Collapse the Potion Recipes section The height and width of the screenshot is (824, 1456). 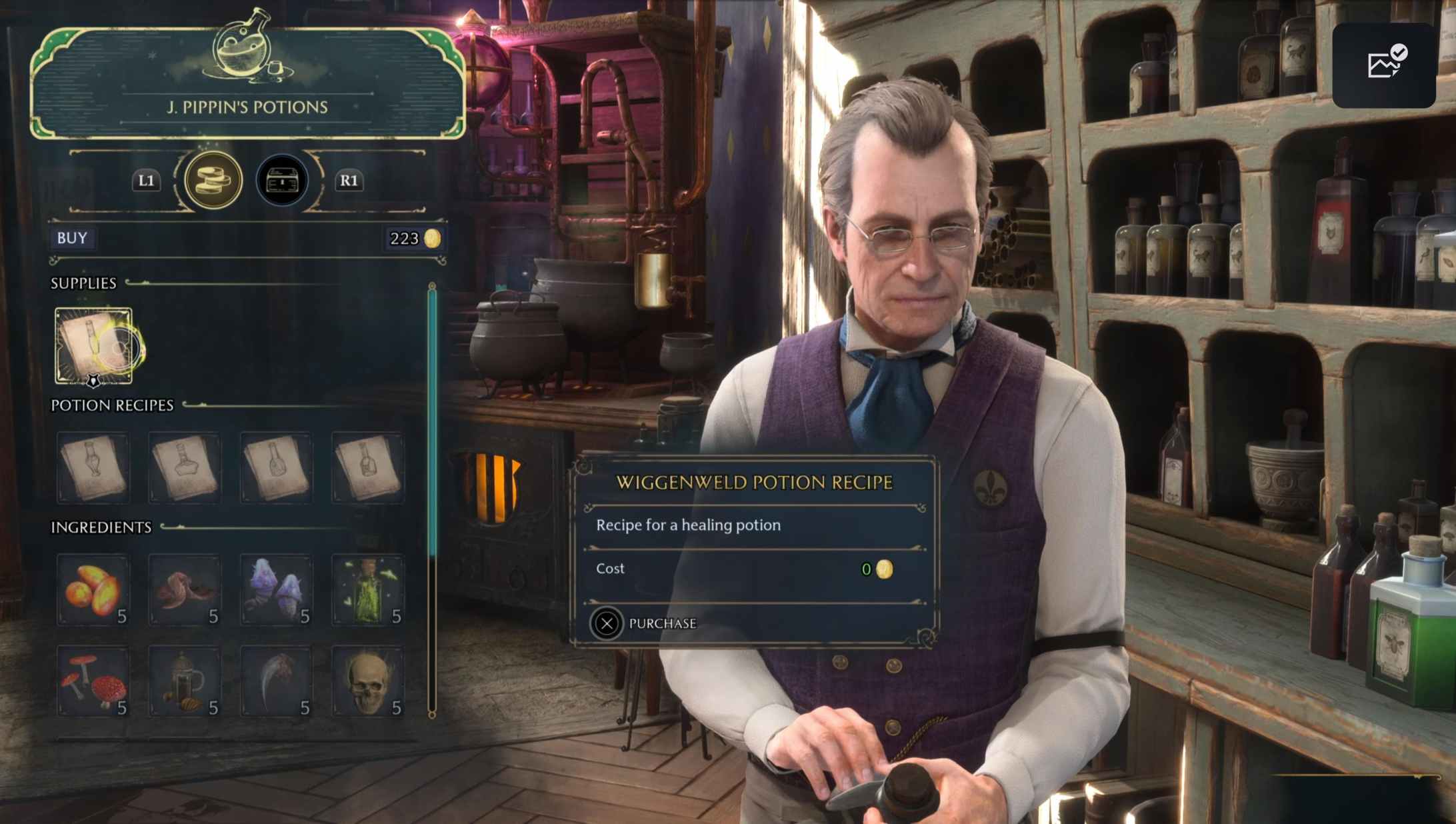coord(112,405)
